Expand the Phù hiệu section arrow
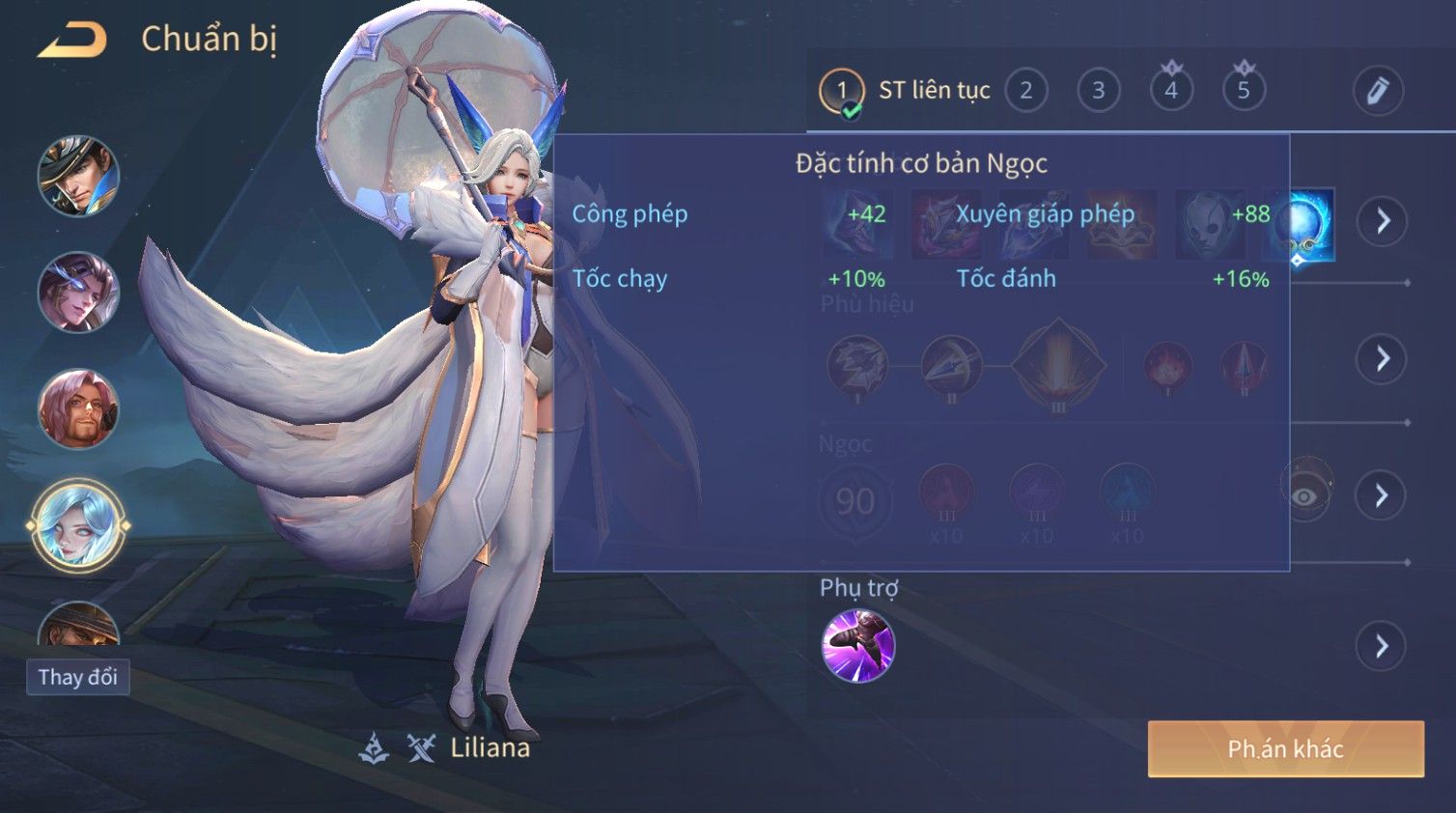This screenshot has width=1456, height=813. [x=1382, y=359]
